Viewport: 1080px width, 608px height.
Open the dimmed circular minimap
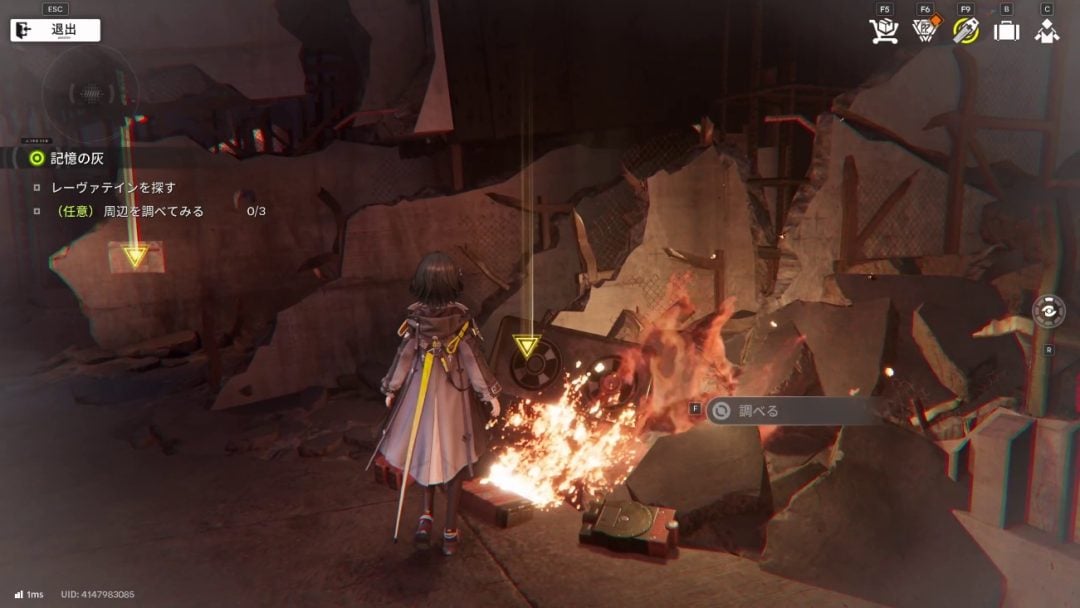pos(90,95)
